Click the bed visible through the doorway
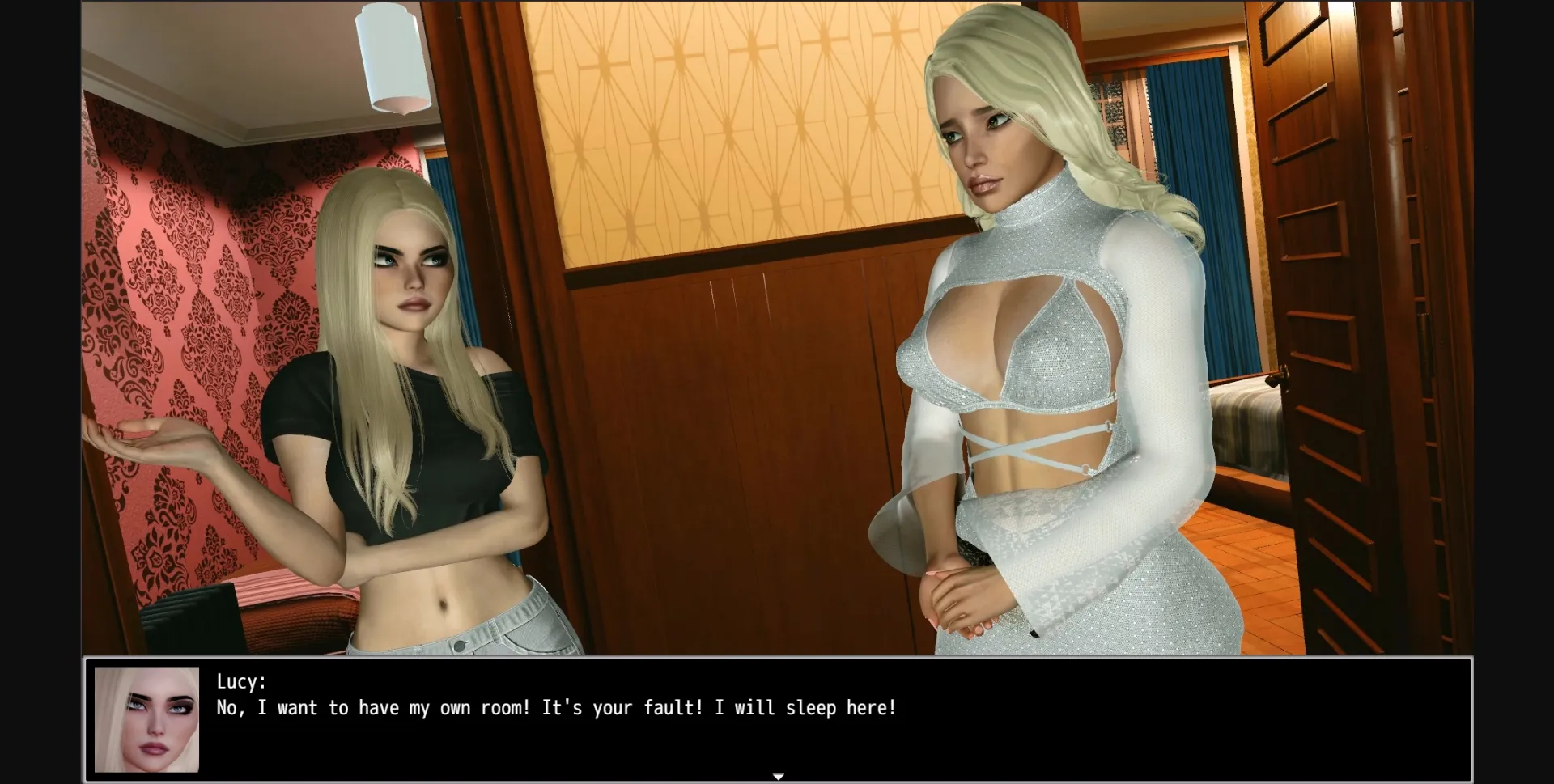This screenshot has width=1554, height=784. 1246,429
